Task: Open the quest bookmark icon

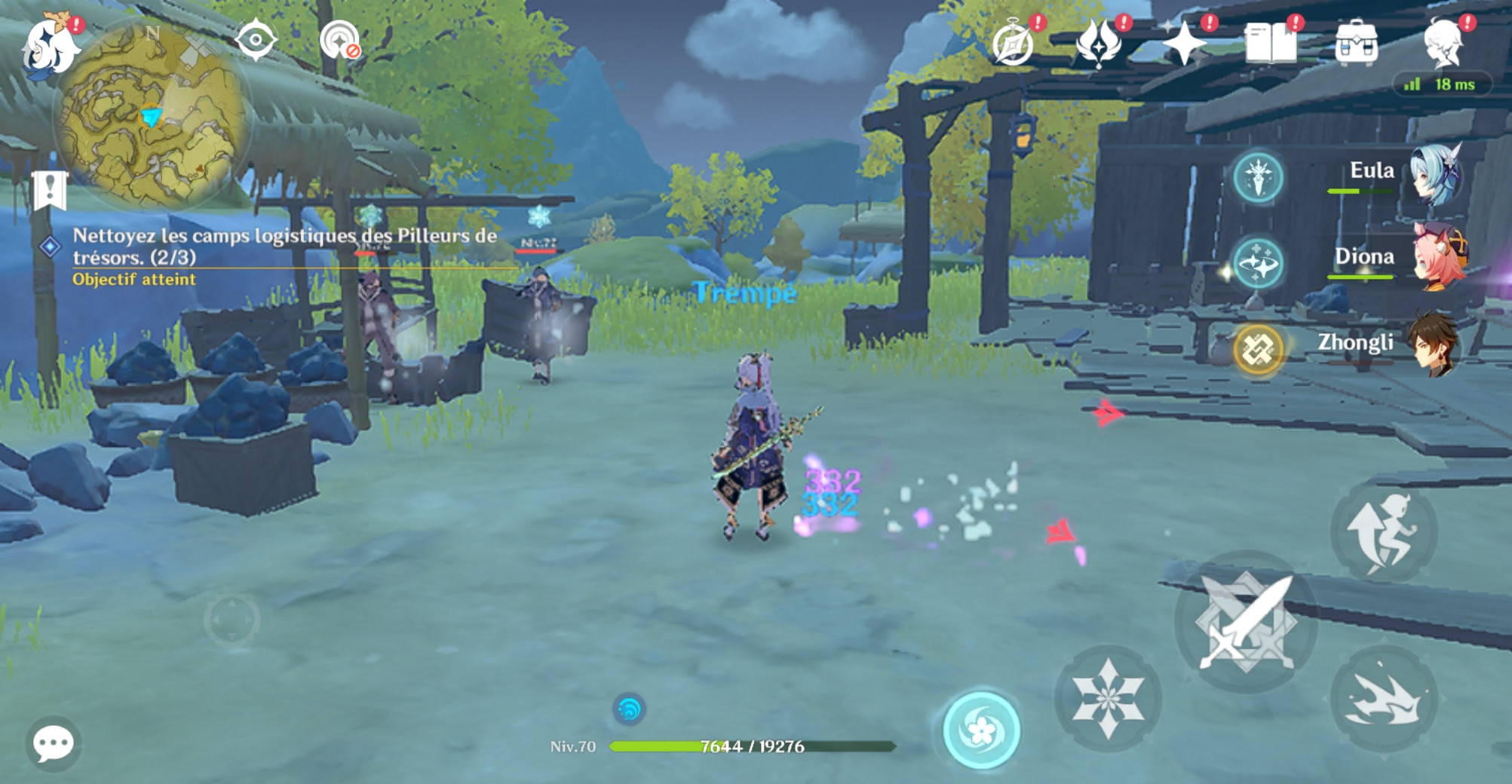Action: pos(50,190)
